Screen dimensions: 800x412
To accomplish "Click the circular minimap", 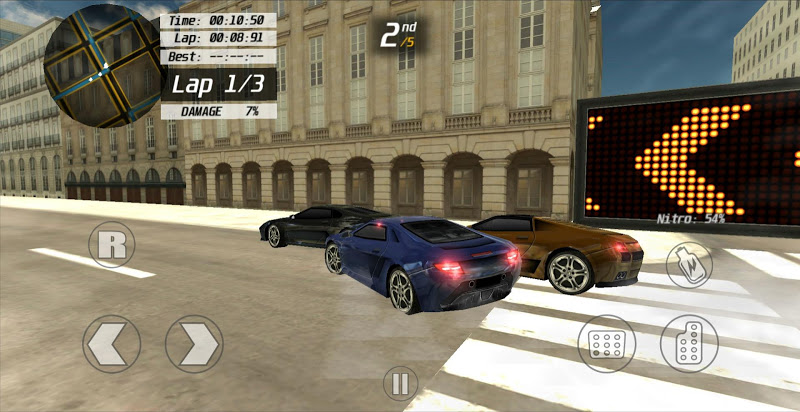I will coord(102,65).
